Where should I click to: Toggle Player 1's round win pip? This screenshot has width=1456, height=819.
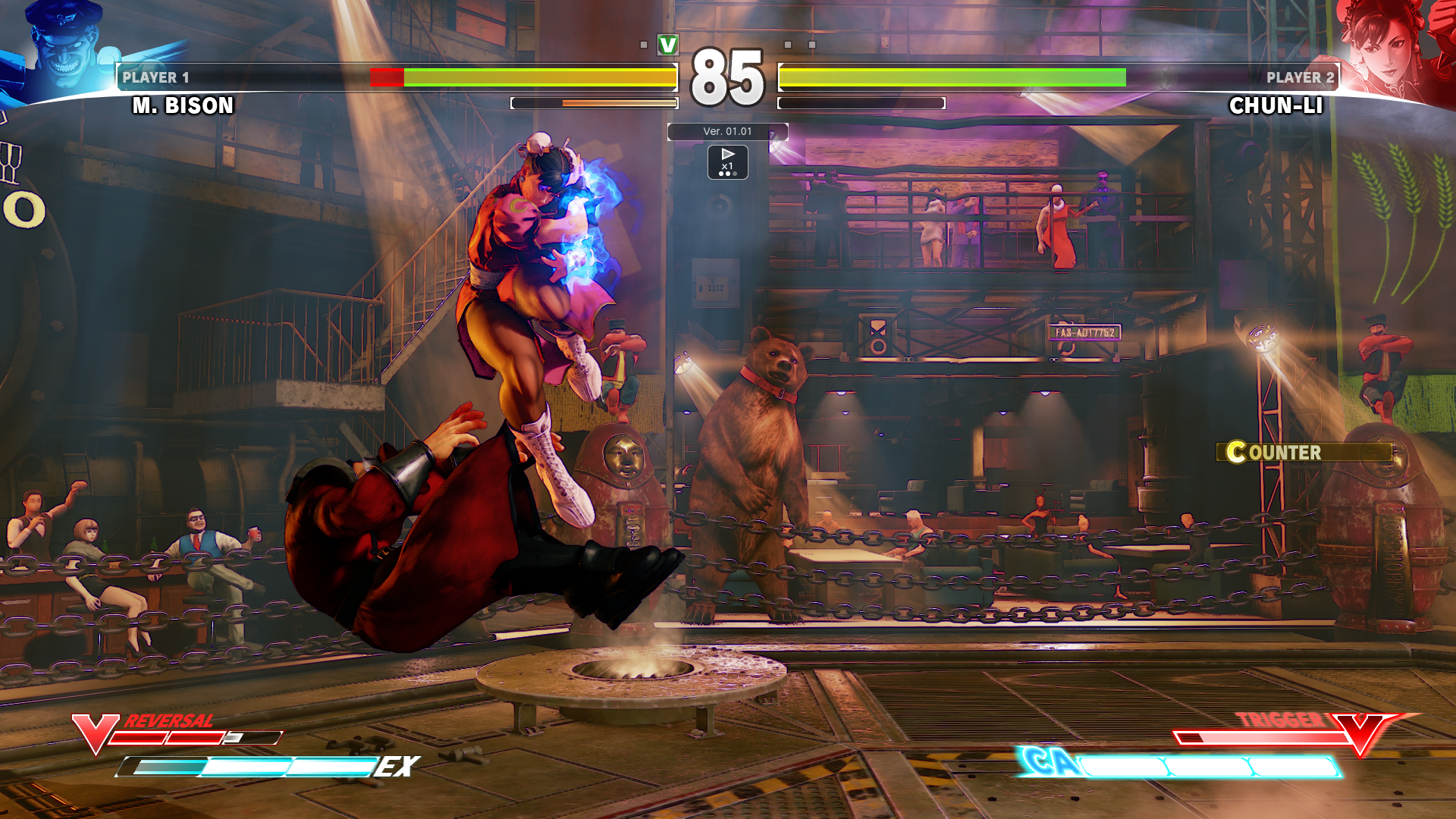point(645,45)
